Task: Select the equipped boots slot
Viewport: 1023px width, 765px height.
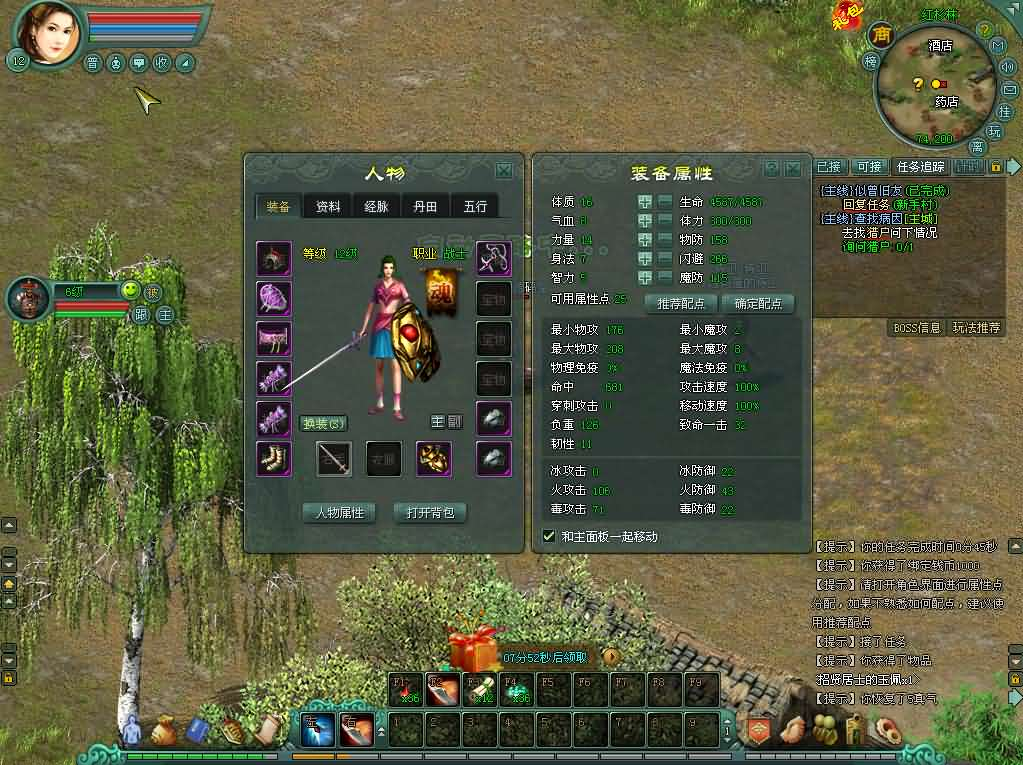Action: click(274, 458)
